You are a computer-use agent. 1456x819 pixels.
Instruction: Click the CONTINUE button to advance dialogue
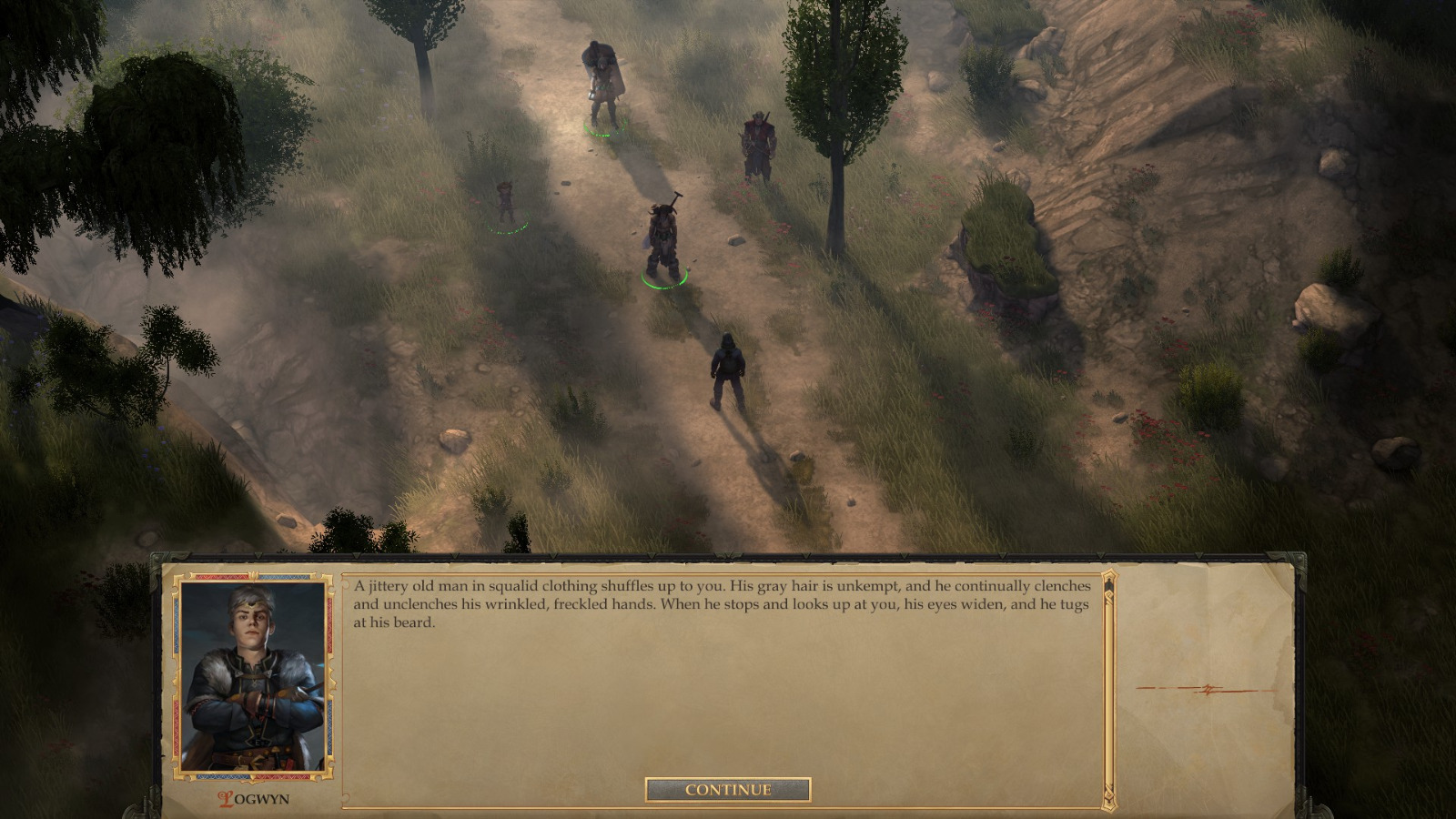click(x=726, y=790)
